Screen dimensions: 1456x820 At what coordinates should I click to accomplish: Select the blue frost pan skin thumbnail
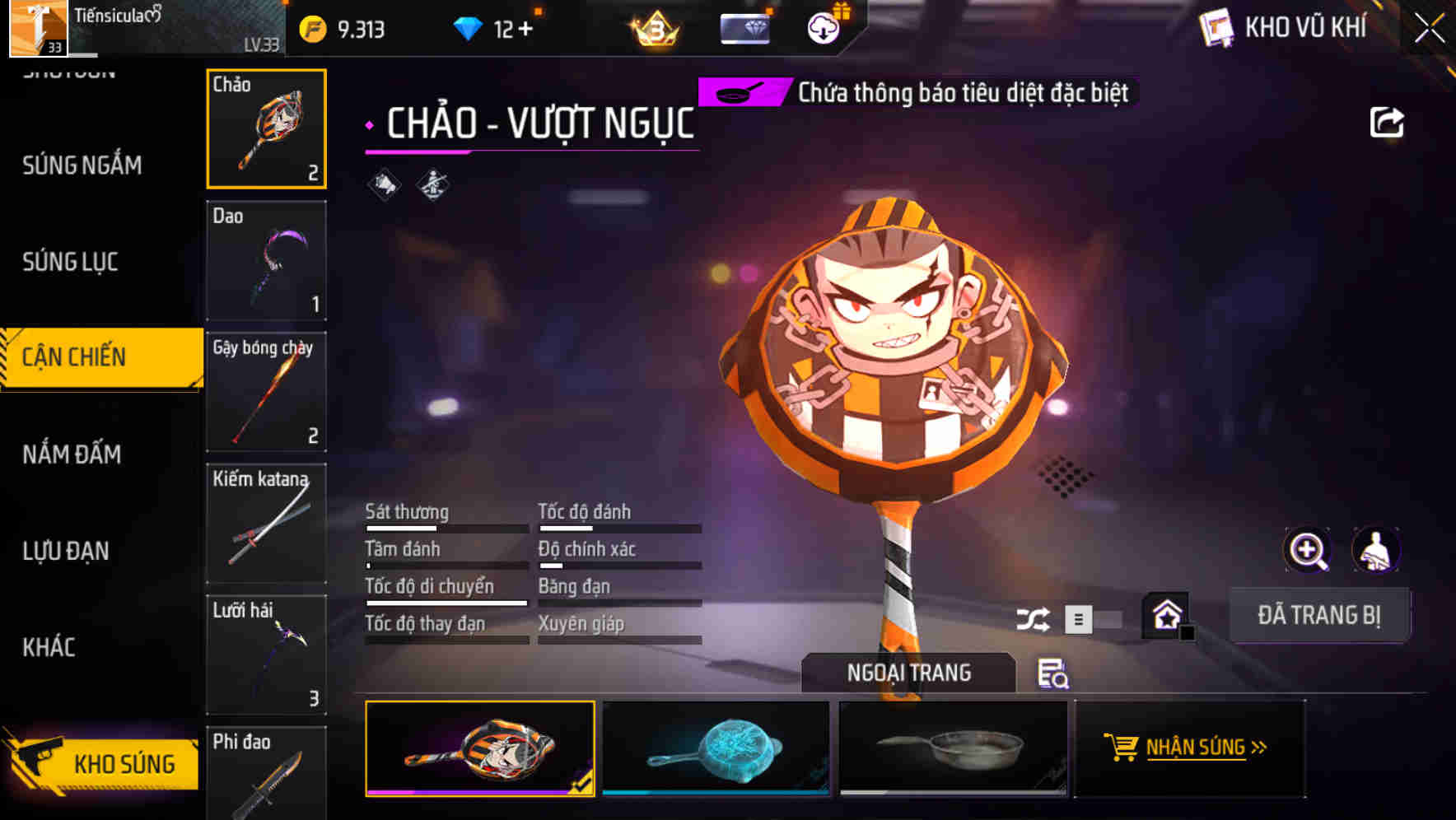pyautogui.click(x=716, y=748)
